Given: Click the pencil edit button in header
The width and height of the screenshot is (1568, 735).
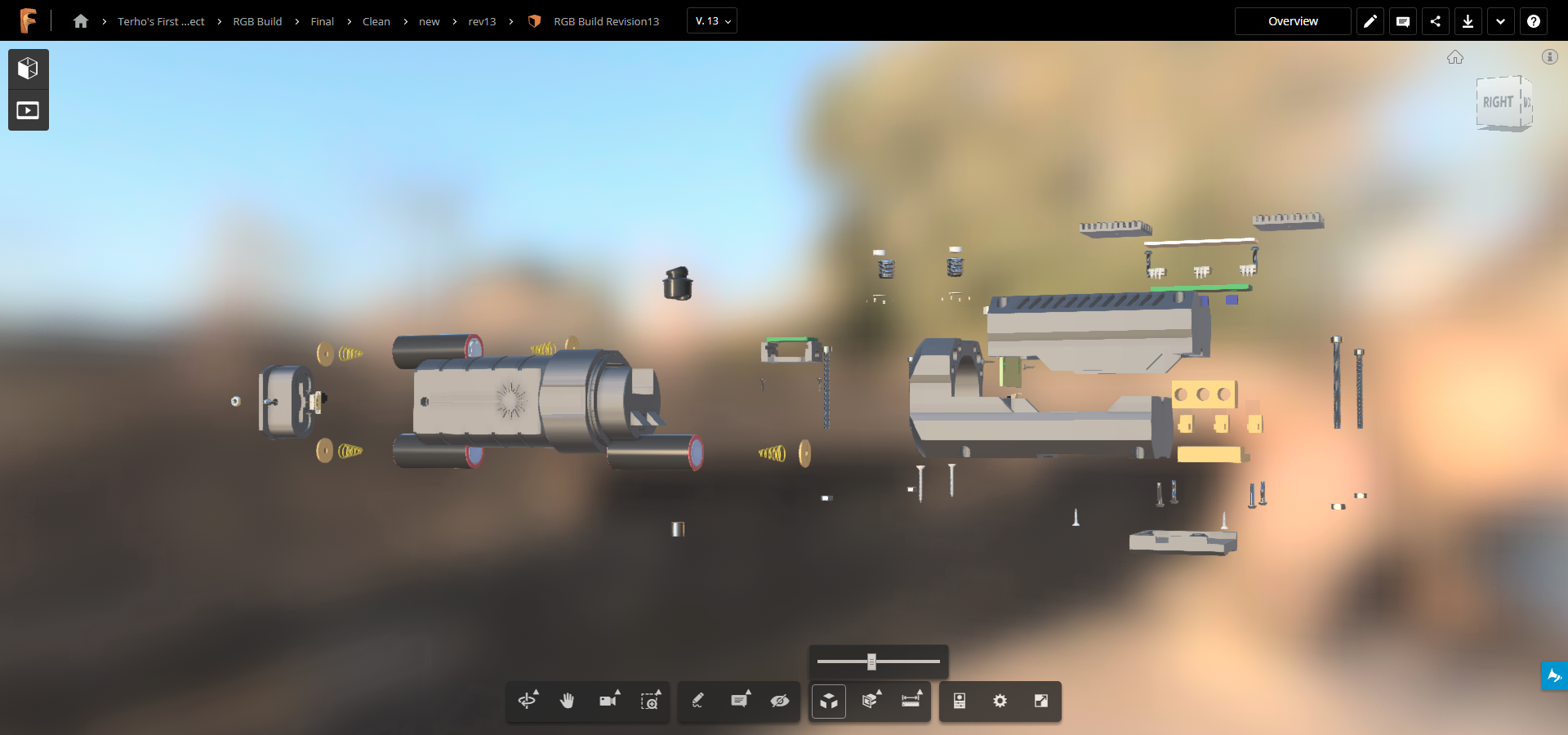Looking at the screenshot, I should (1370, 21).
